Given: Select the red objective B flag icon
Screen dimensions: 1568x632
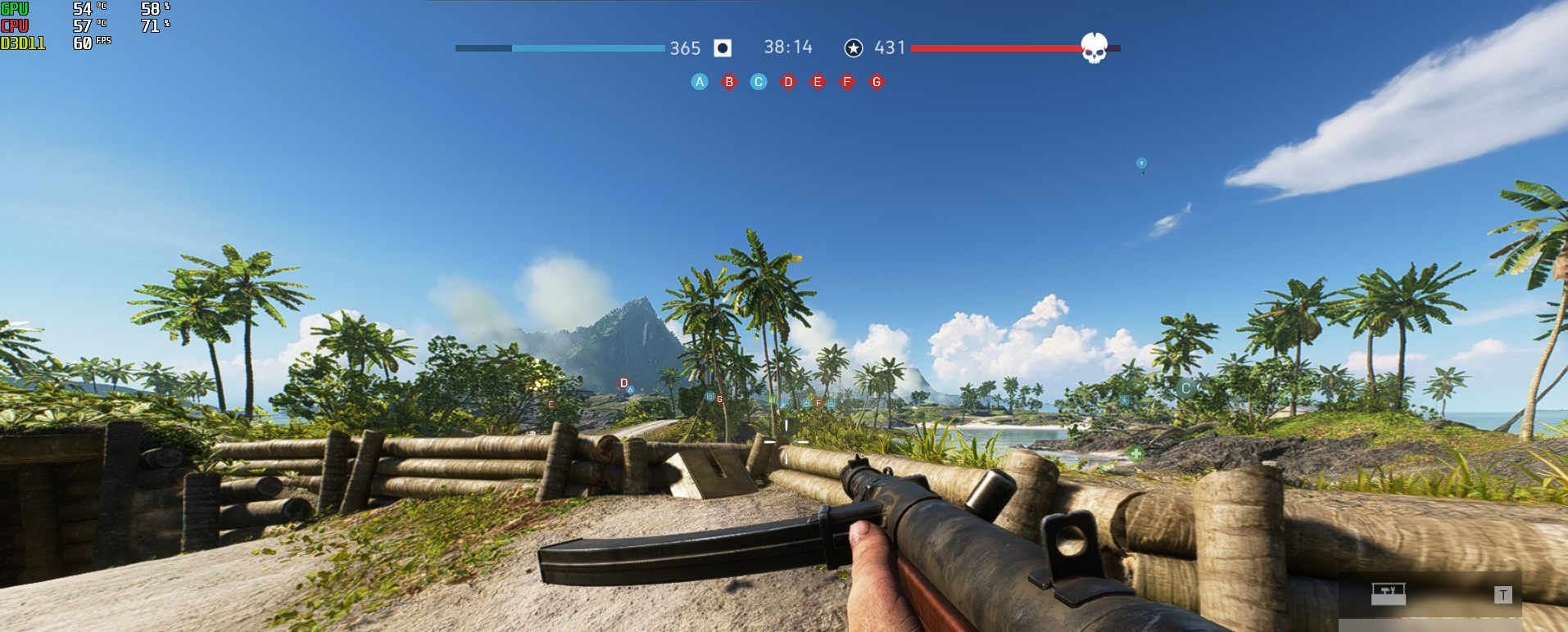Looking at the screenshot, I should 729,82.
